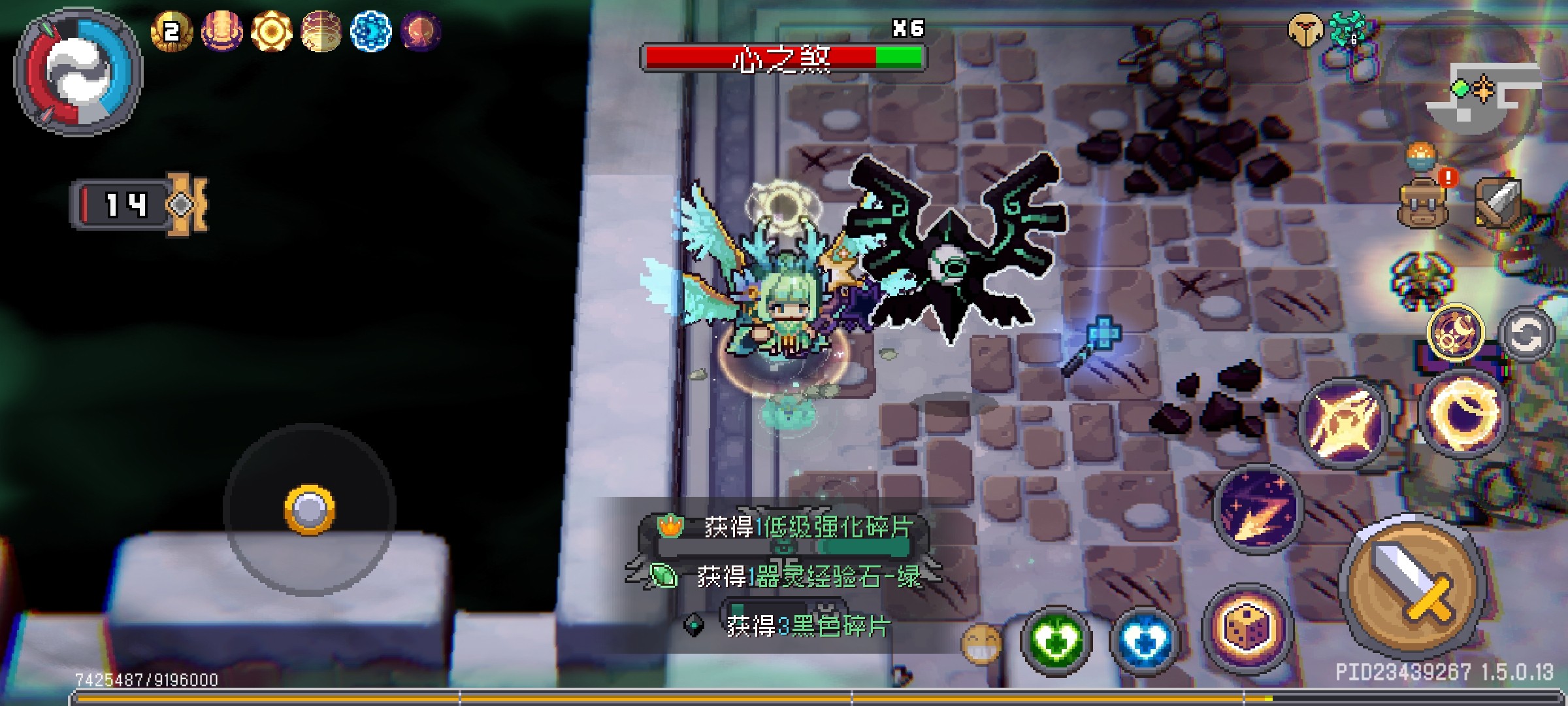Inspect the gold coin buff numbered 2

point(171,31)
